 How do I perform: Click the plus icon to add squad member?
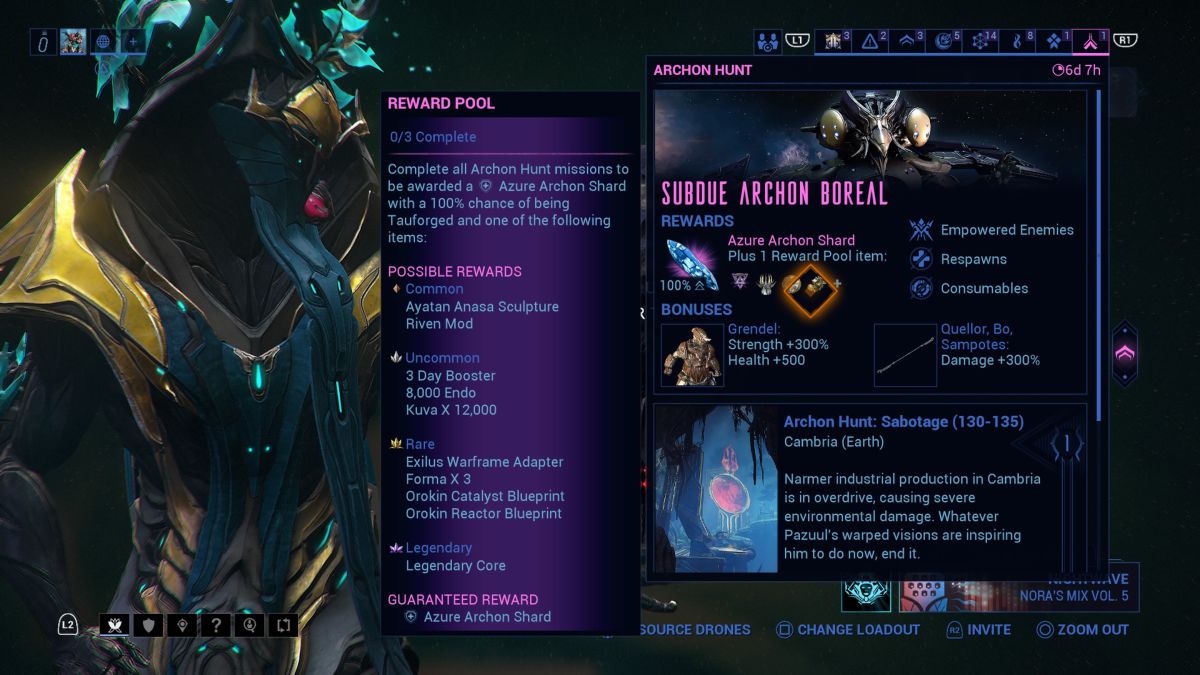pos(133,42)
